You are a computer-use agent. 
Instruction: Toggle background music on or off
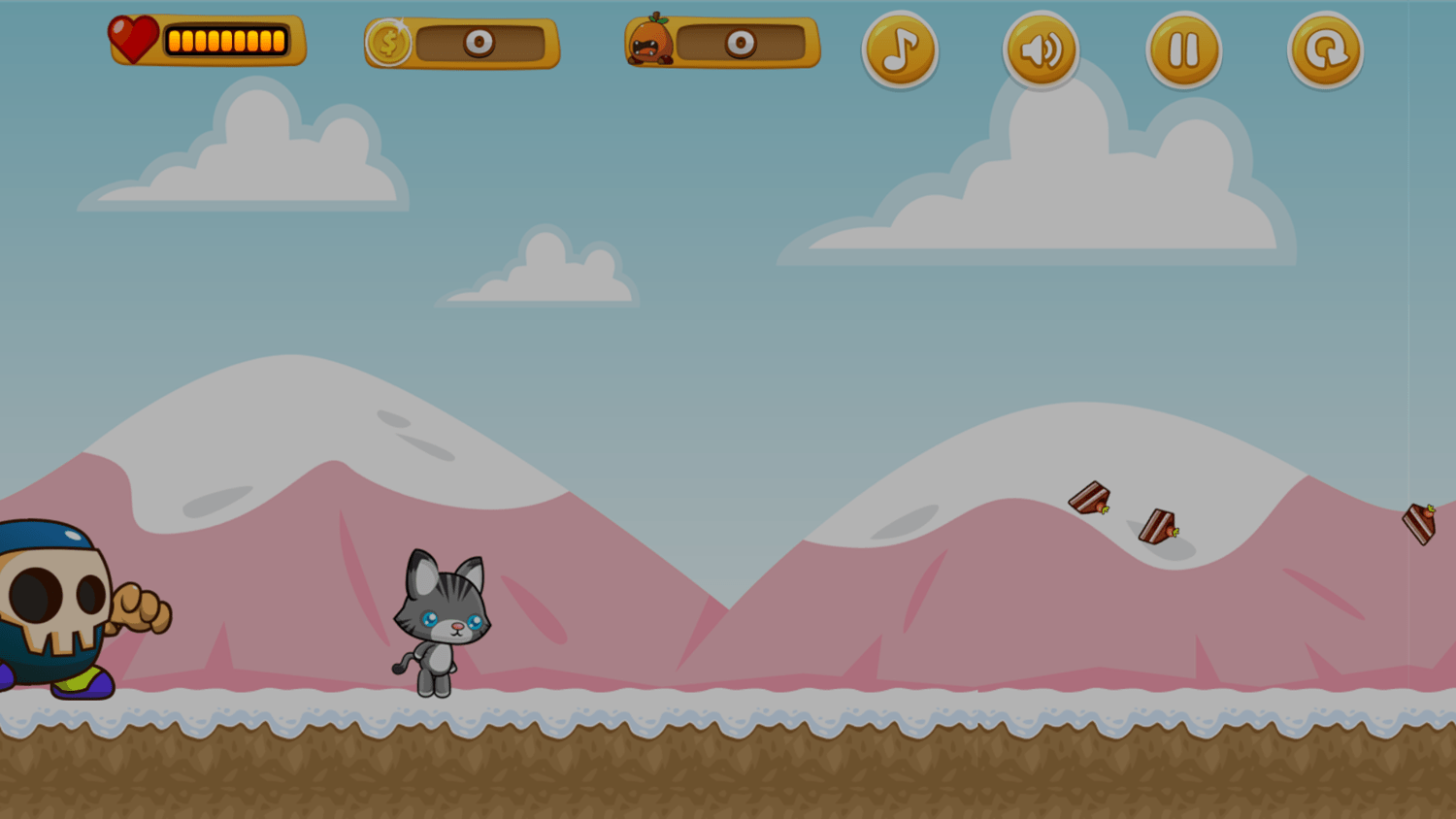click(x=899, y=49)
